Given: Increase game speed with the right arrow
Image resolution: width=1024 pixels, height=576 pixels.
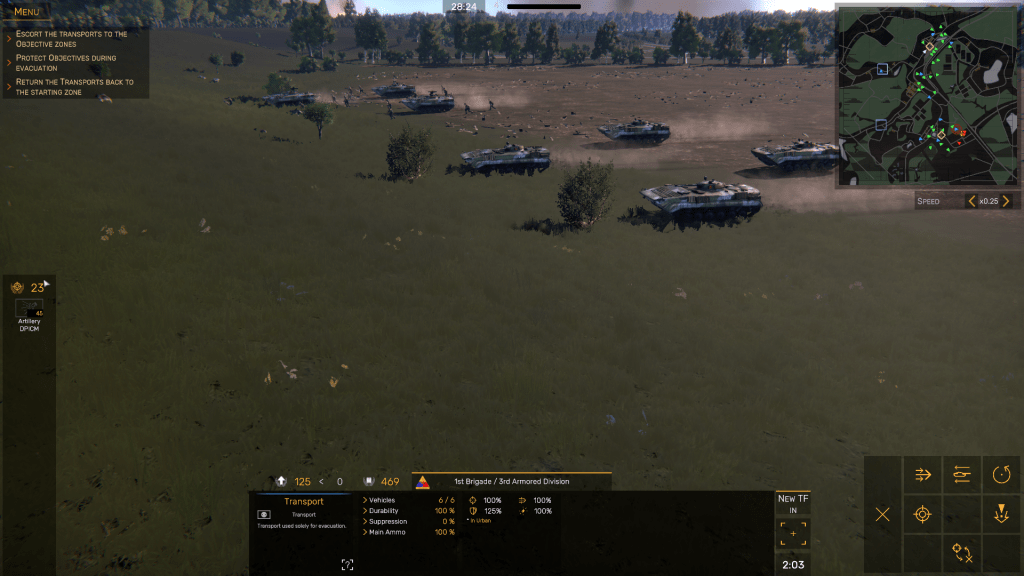Looking at the screenshot, I should click(x=1006, y=201).
